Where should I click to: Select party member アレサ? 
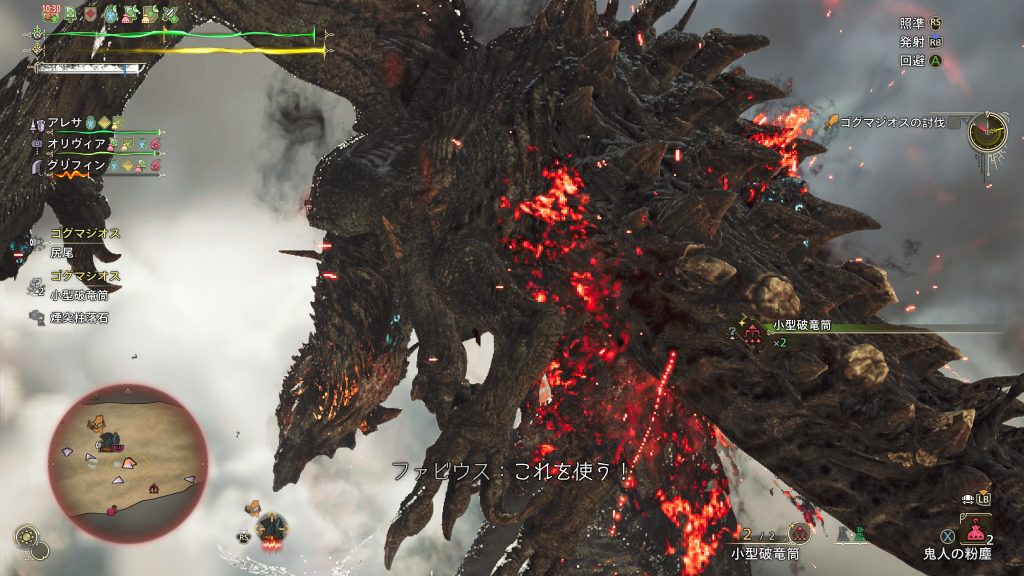point(68,123)
